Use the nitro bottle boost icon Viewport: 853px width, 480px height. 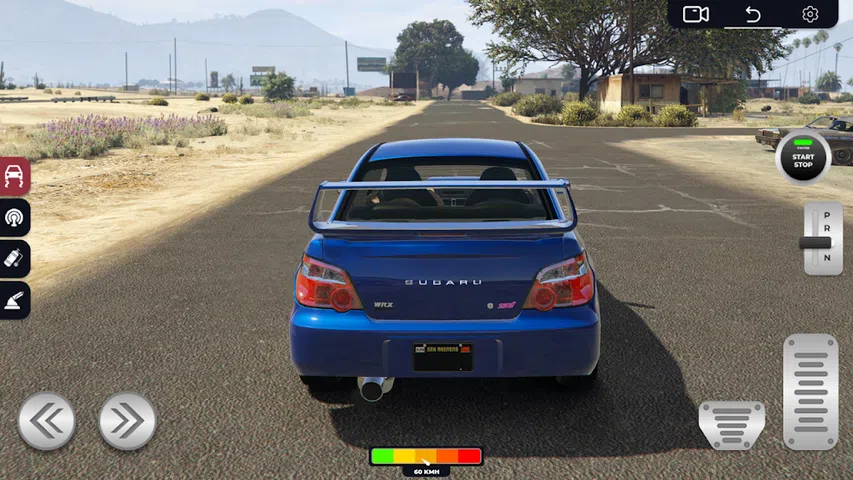15,259
